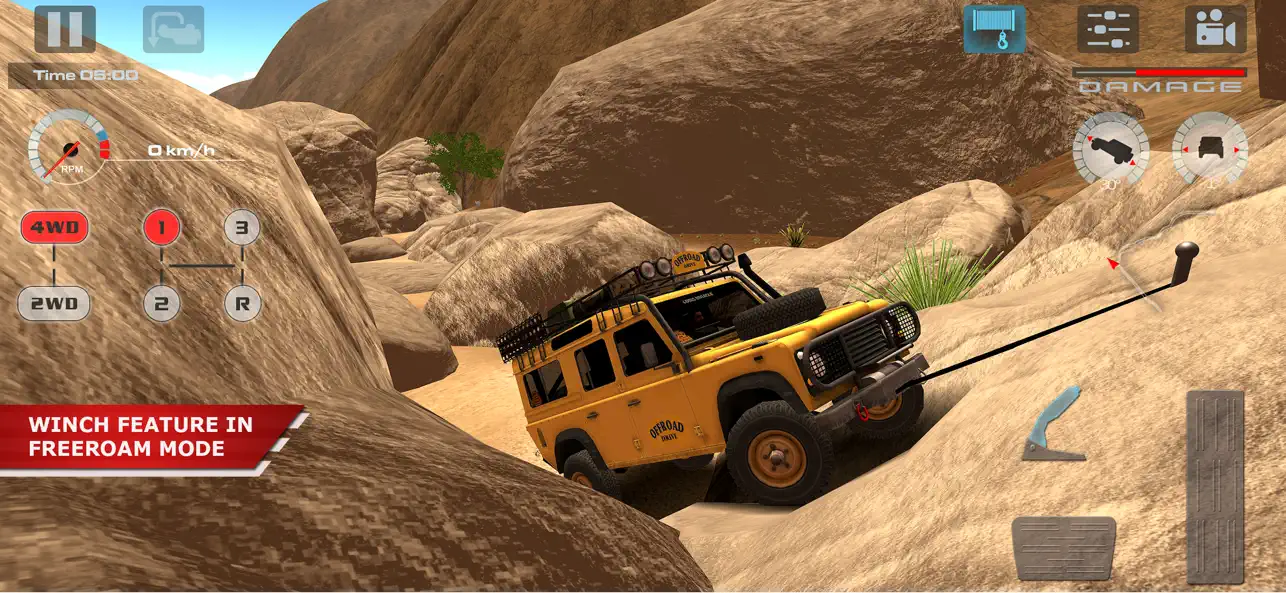Engage 4WD drive mode

coord(54,228)
